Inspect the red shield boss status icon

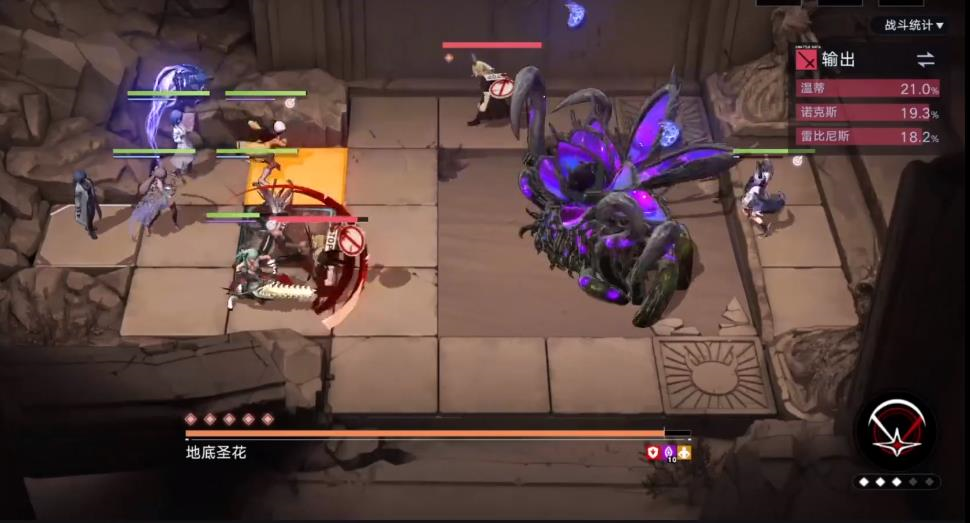[653, 452]
